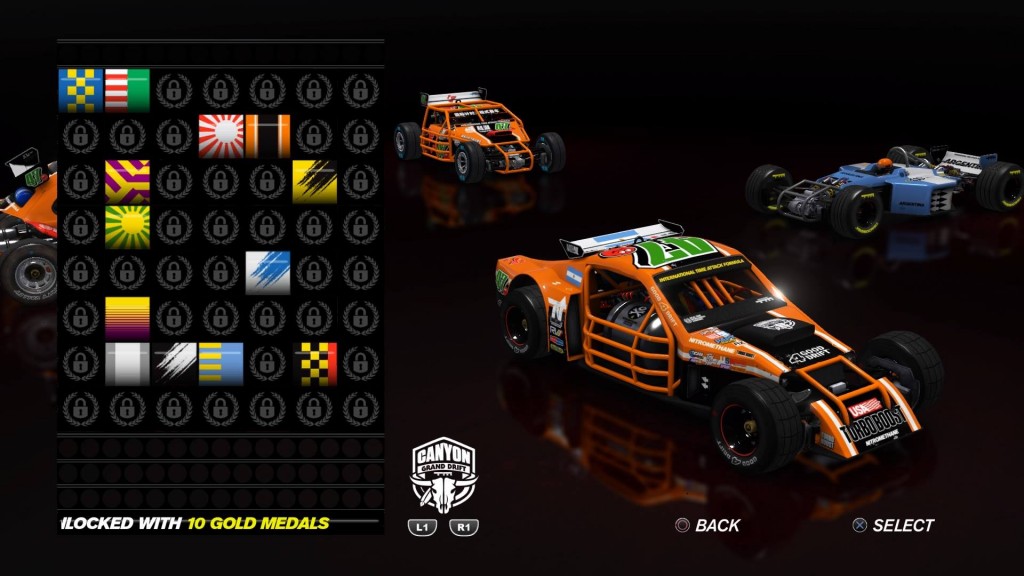Choose the black skin with white scratches
The height and width of the screenshot is (576, 1024).
pos(174,364)
